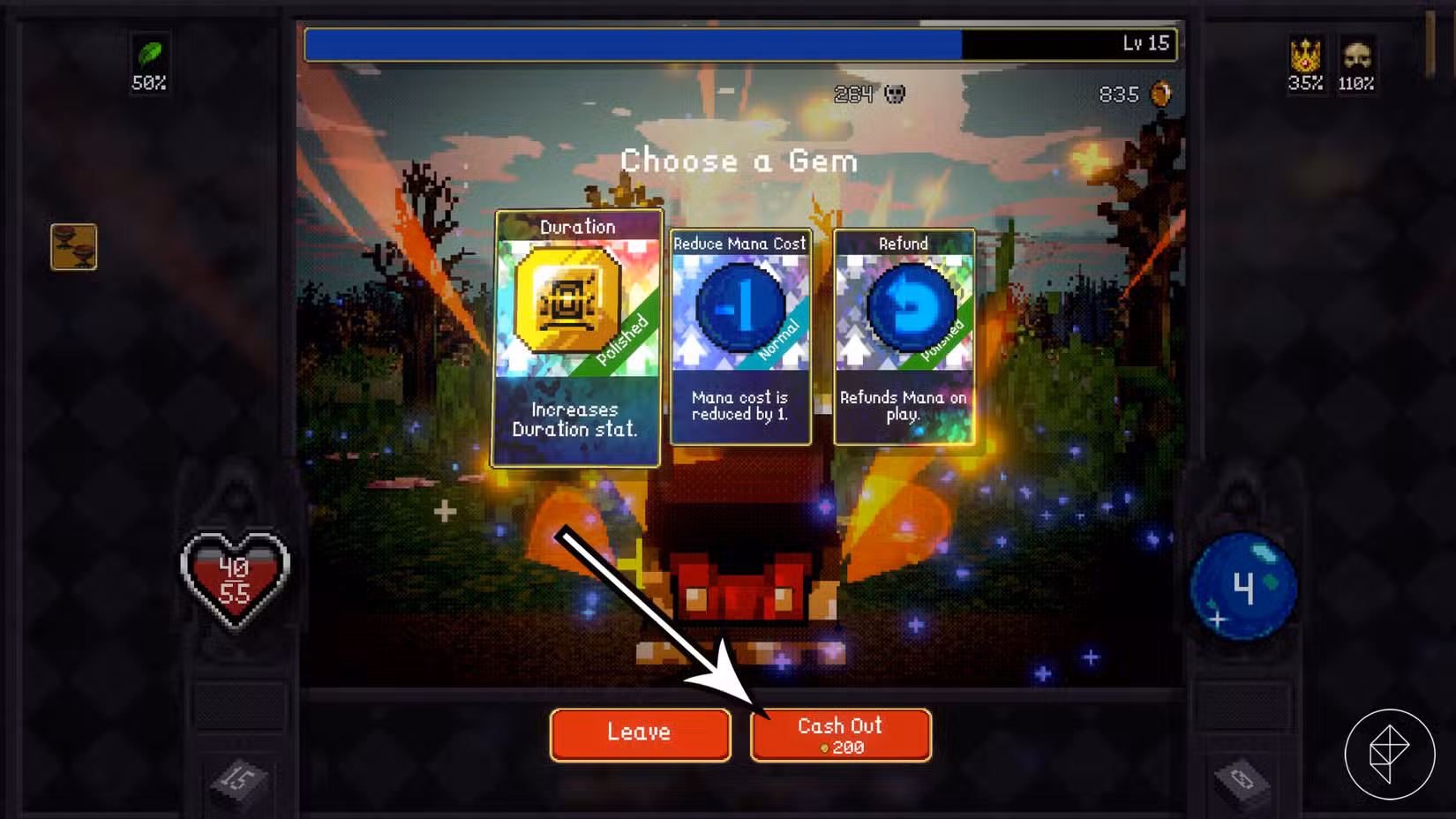Select the Reduce Mana Cost gem
The height and width of the screenshot is (819, 1456).
739,337
